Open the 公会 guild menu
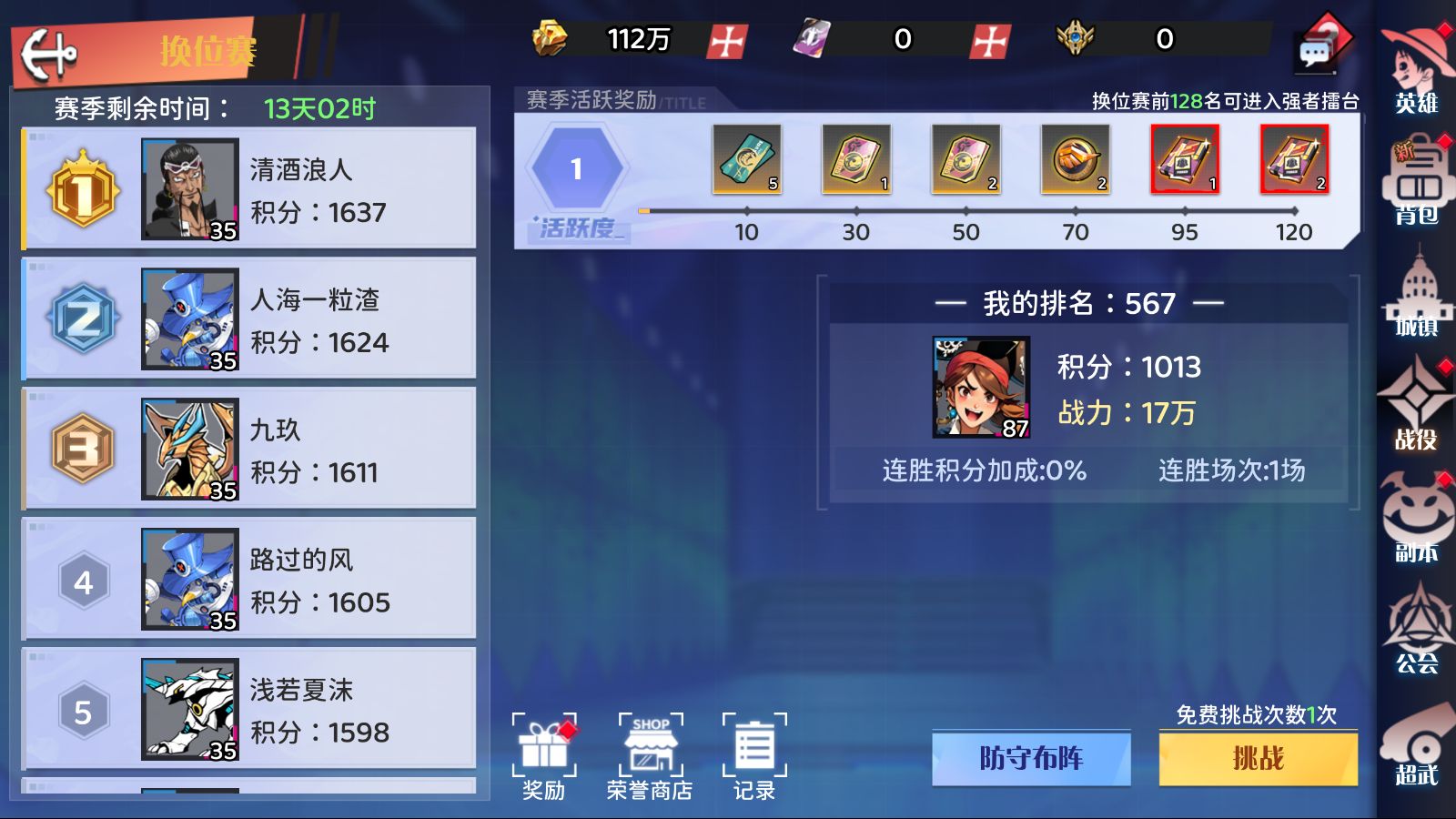This screenshot has width=1456, height=819. click(x=1416, y=630)
